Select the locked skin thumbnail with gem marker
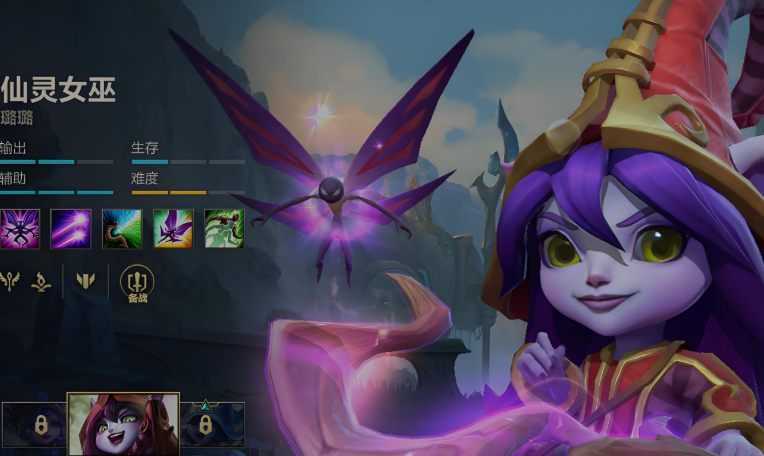The height and width of the screenshot is (456, 764). pyautogui.click(x=212, y=425)
